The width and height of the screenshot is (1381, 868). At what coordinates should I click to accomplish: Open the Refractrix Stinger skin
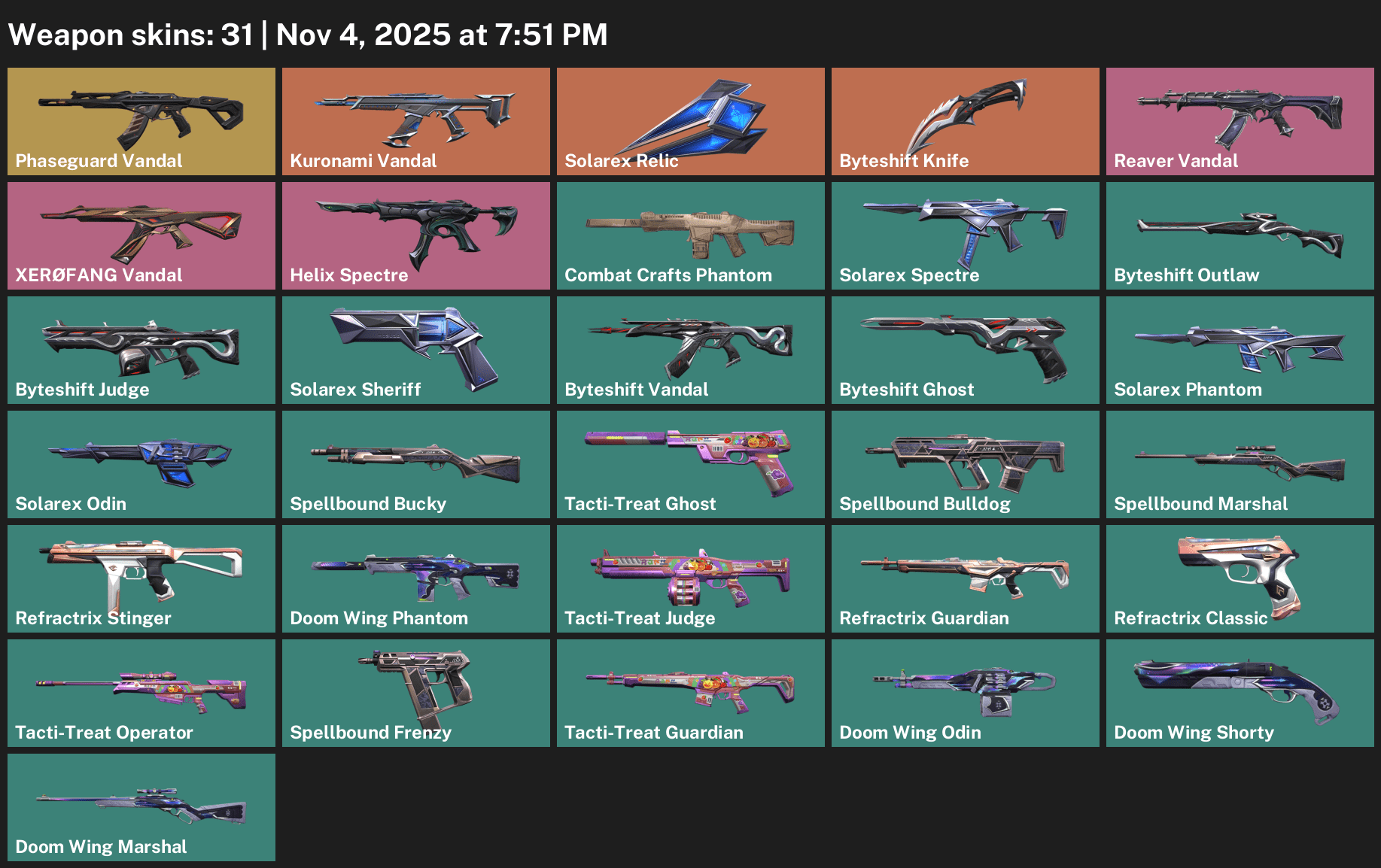click(141, 578)
